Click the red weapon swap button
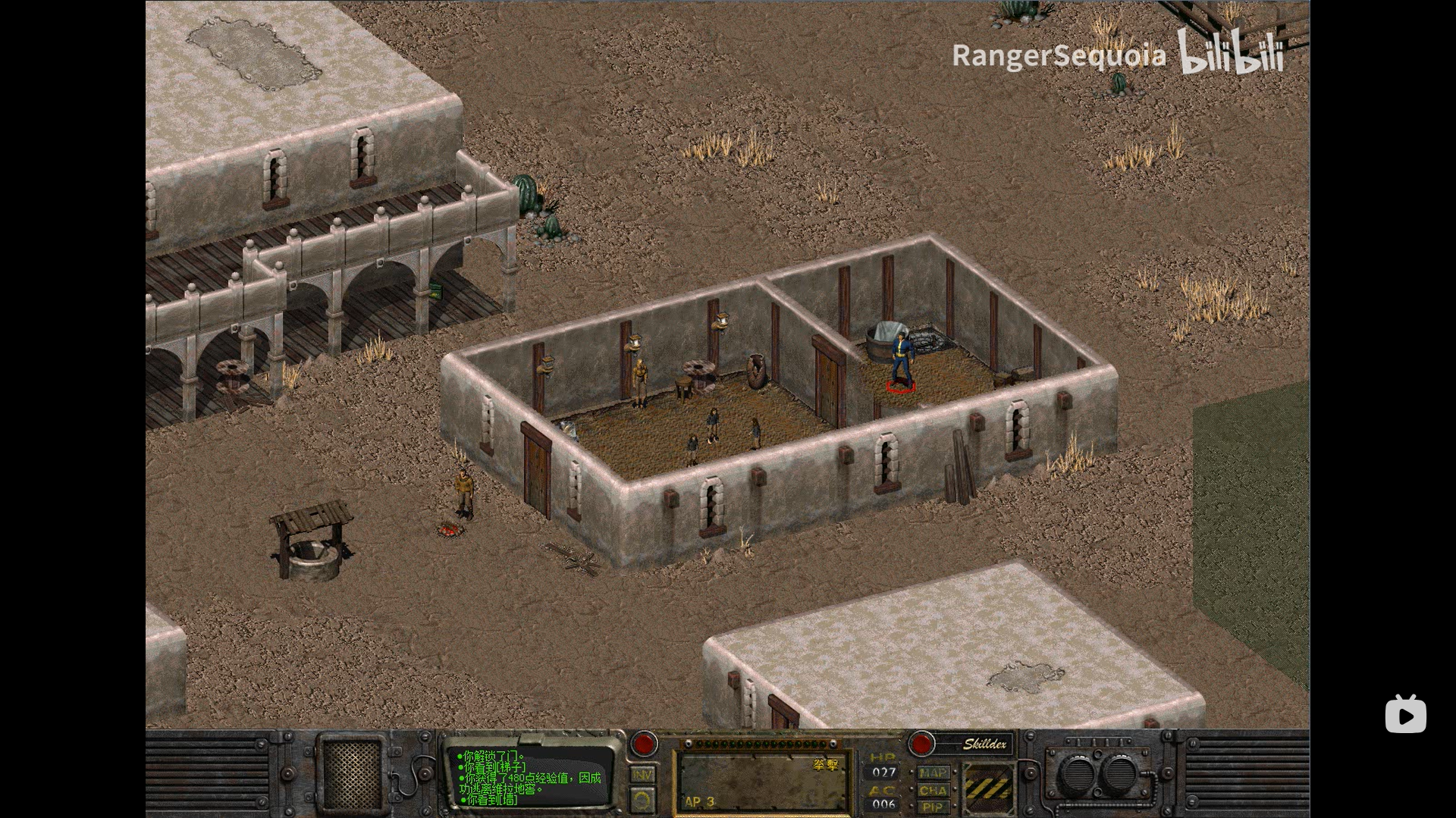Image resolution: width=1456 pixels, height=818 pixels. pyautogui.click(x=644, y=744)
